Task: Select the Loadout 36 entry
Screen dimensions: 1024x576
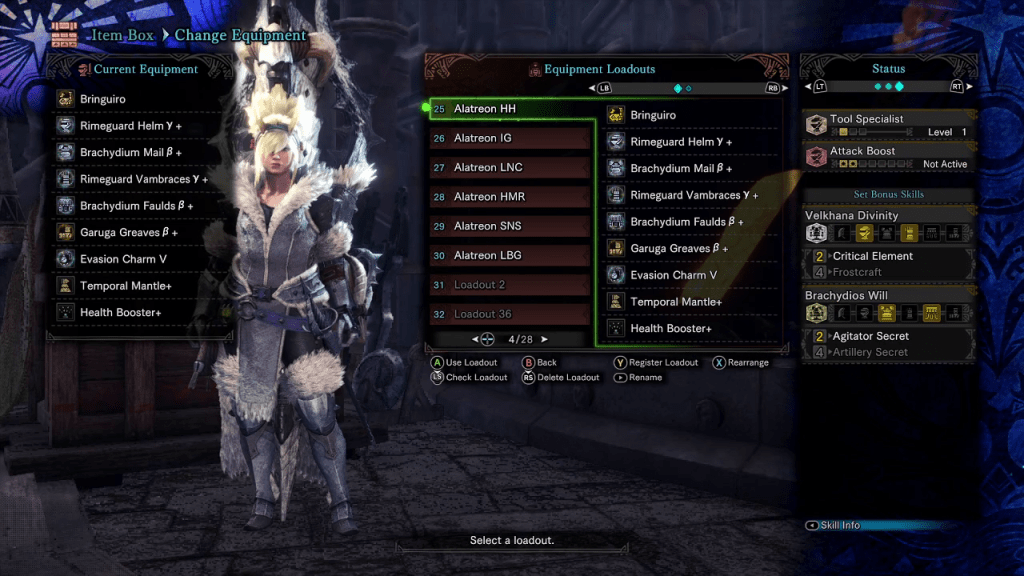Action: pos(510,314)
